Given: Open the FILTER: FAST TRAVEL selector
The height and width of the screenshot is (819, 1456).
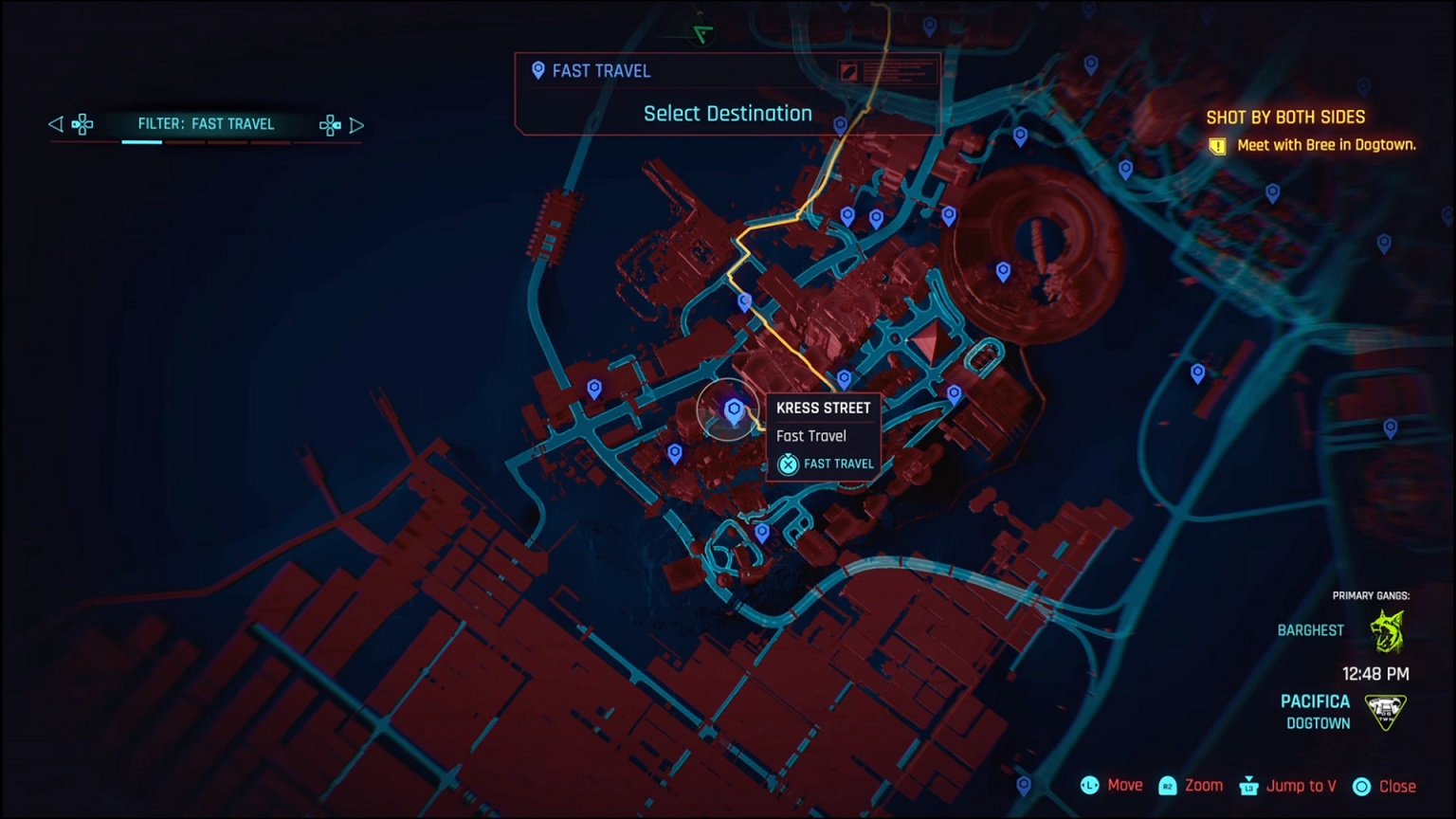Looking at the screenshot, I should coord(207,124).
